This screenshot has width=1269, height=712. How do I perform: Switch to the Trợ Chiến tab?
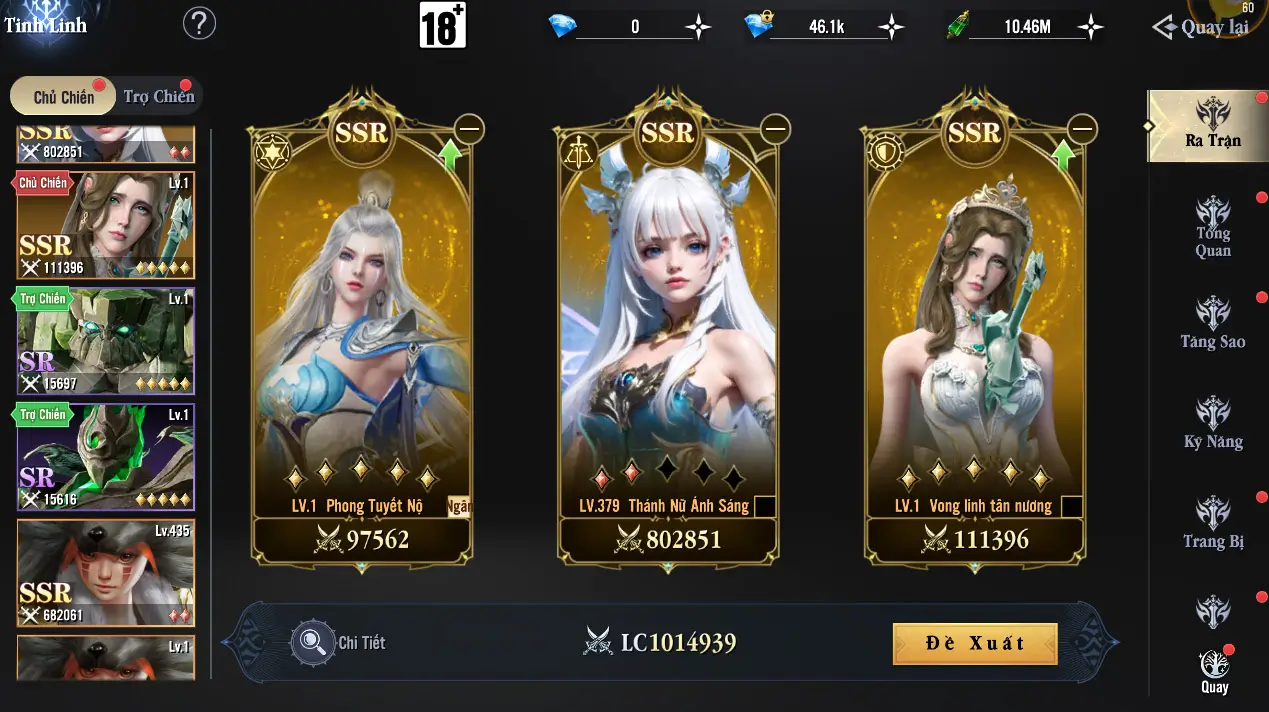tap(158, 97)
